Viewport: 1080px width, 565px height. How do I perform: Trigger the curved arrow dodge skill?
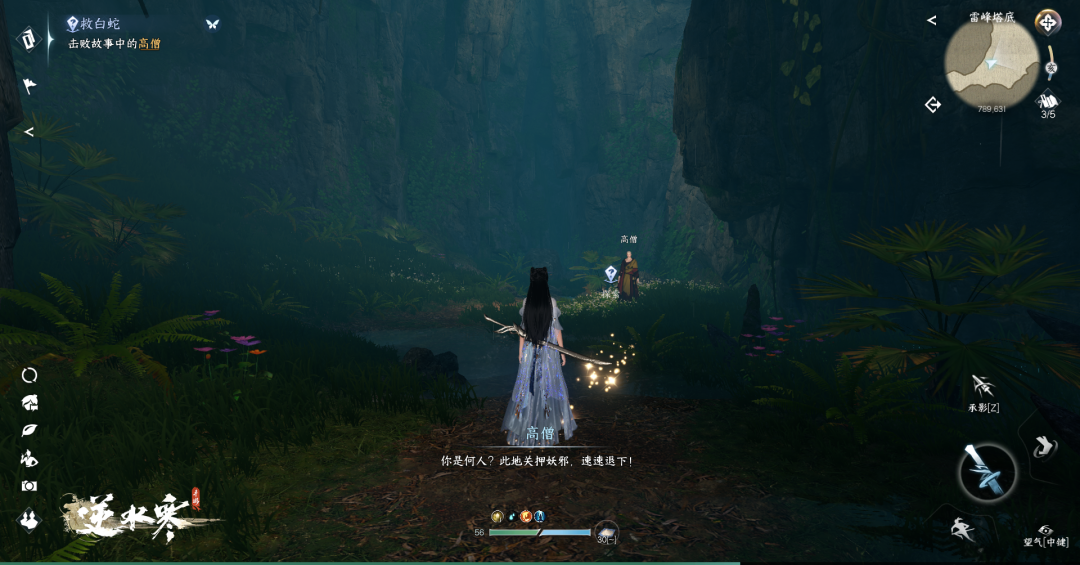pyautogui.click(x=1044, y=446)
